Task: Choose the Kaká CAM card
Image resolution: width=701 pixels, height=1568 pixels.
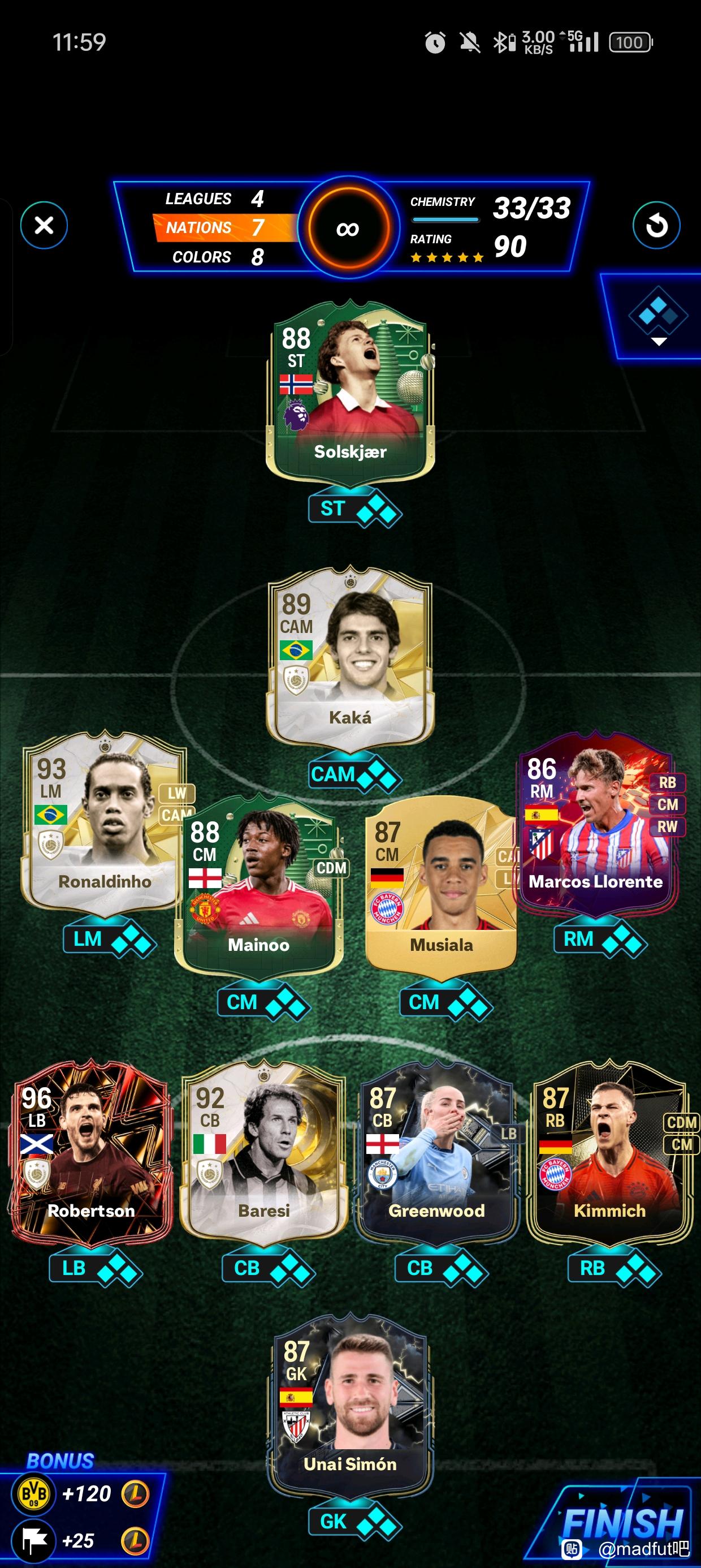Action: click(x=350, y=657)
